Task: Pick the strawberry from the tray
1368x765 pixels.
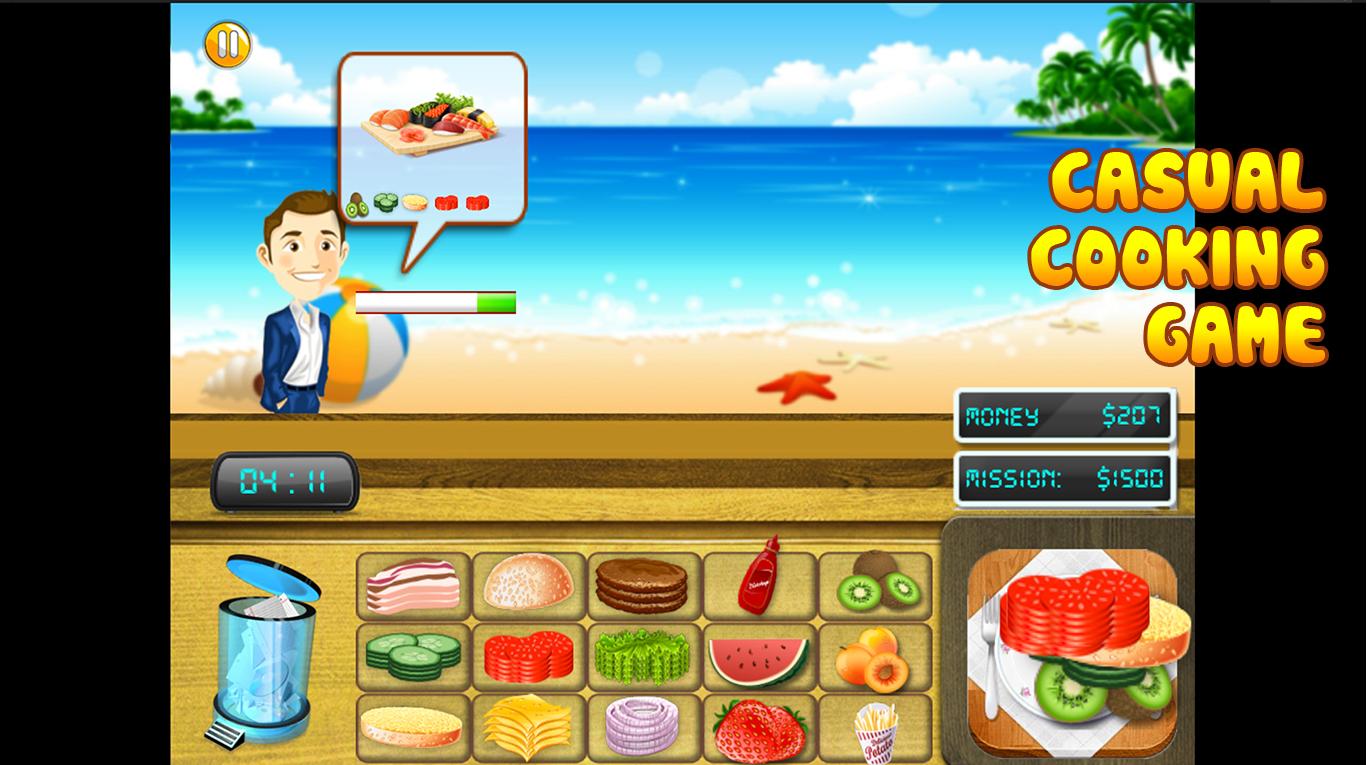Action: [x=758, y=728]
